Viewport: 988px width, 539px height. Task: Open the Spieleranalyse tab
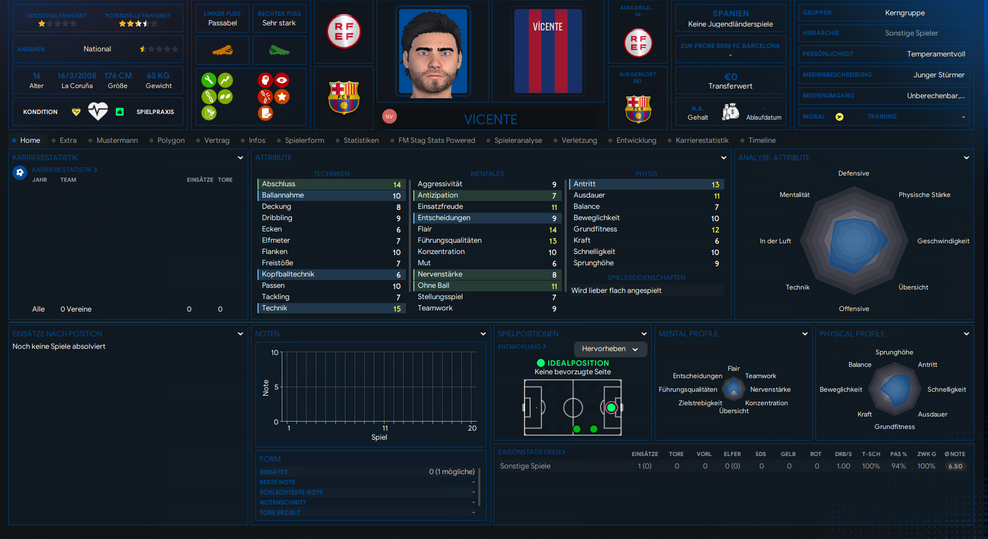click(x=518, y=141)
